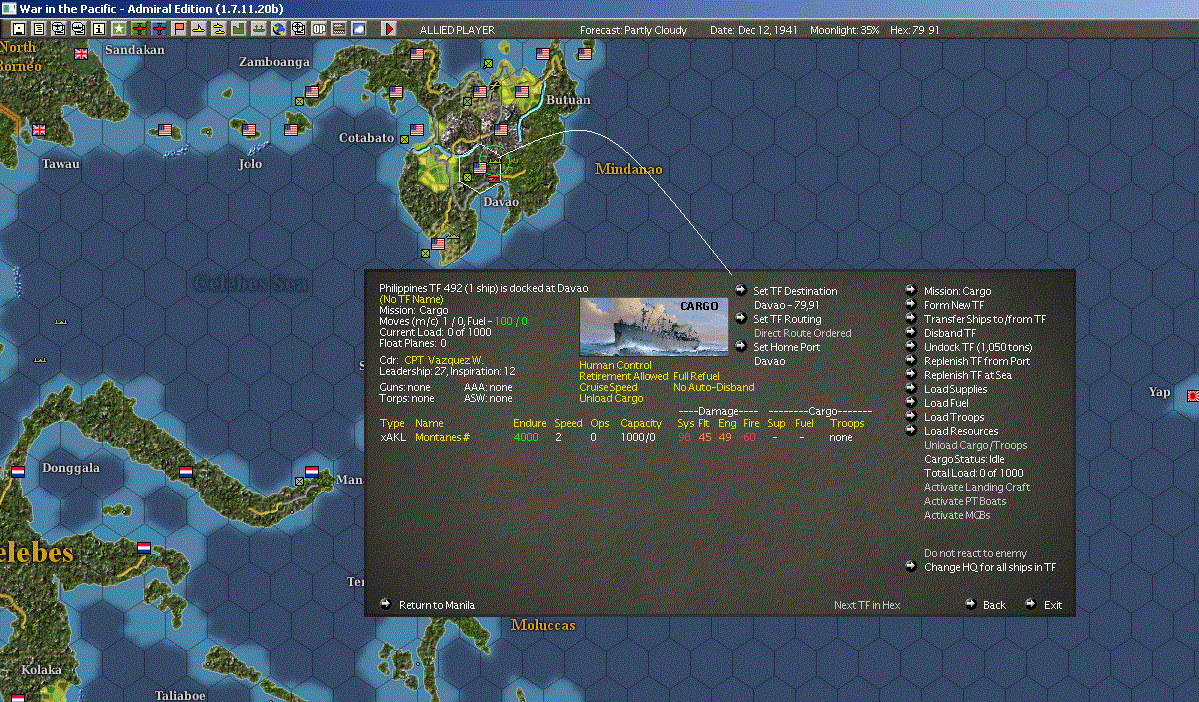The image size is (1199, 702).
Task: Open Transfer Ships to/from TF
Action: point(984,319)
